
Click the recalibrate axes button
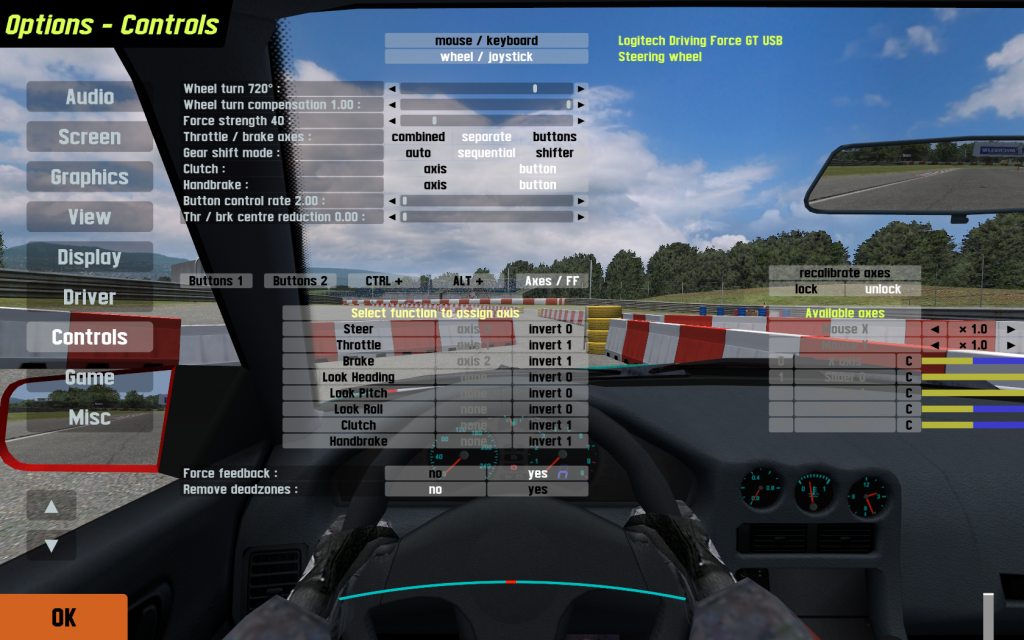[x=844, y=273]
